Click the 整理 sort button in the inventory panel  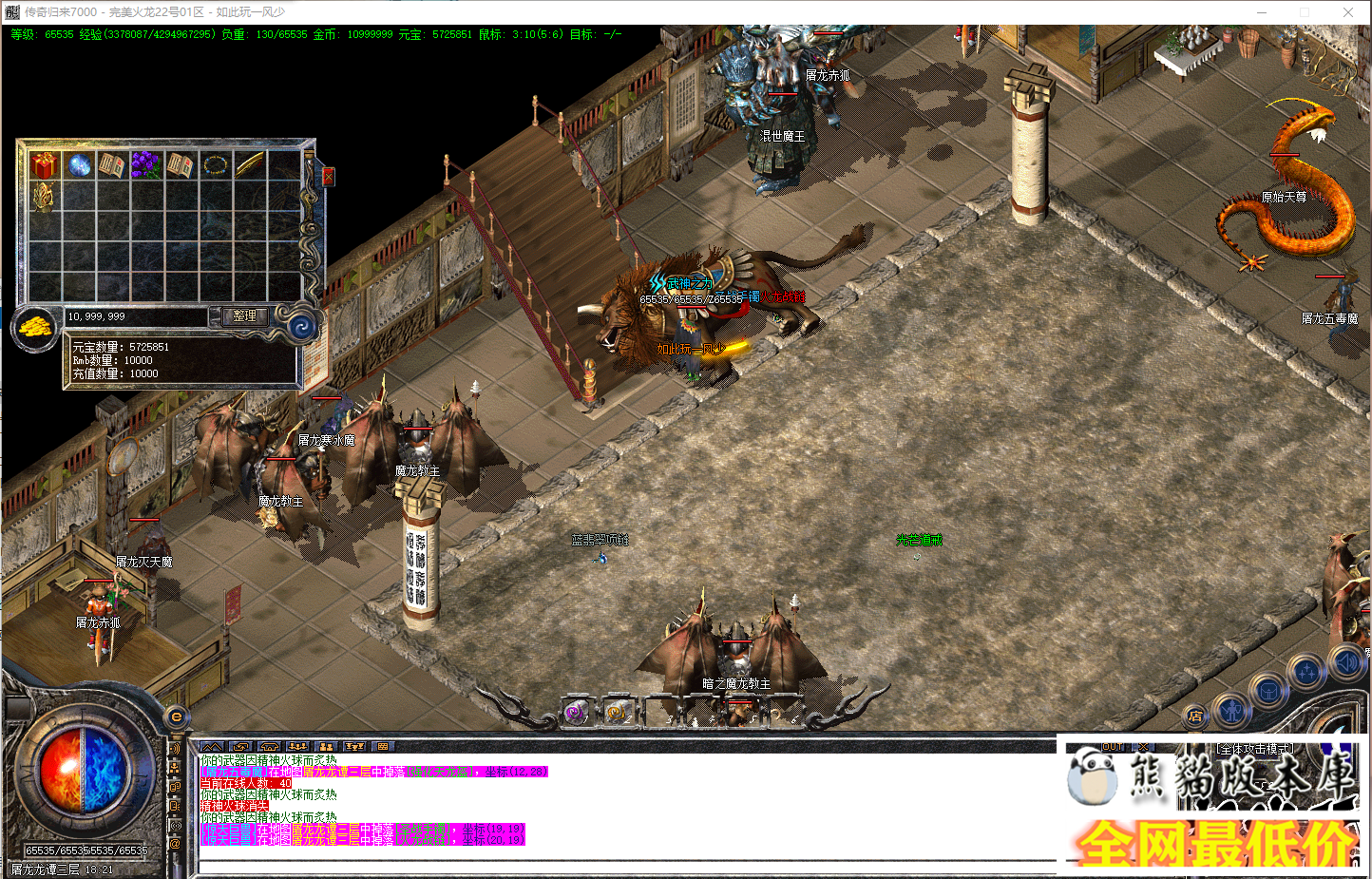245,316
